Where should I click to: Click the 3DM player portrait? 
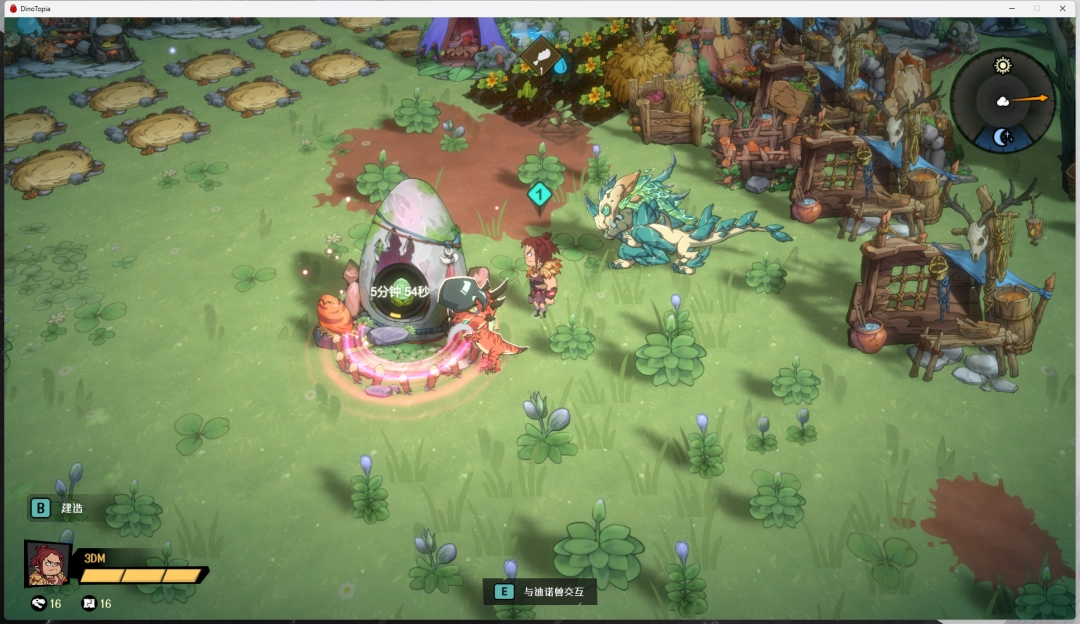pyautogui.click(x=47, y=564)
